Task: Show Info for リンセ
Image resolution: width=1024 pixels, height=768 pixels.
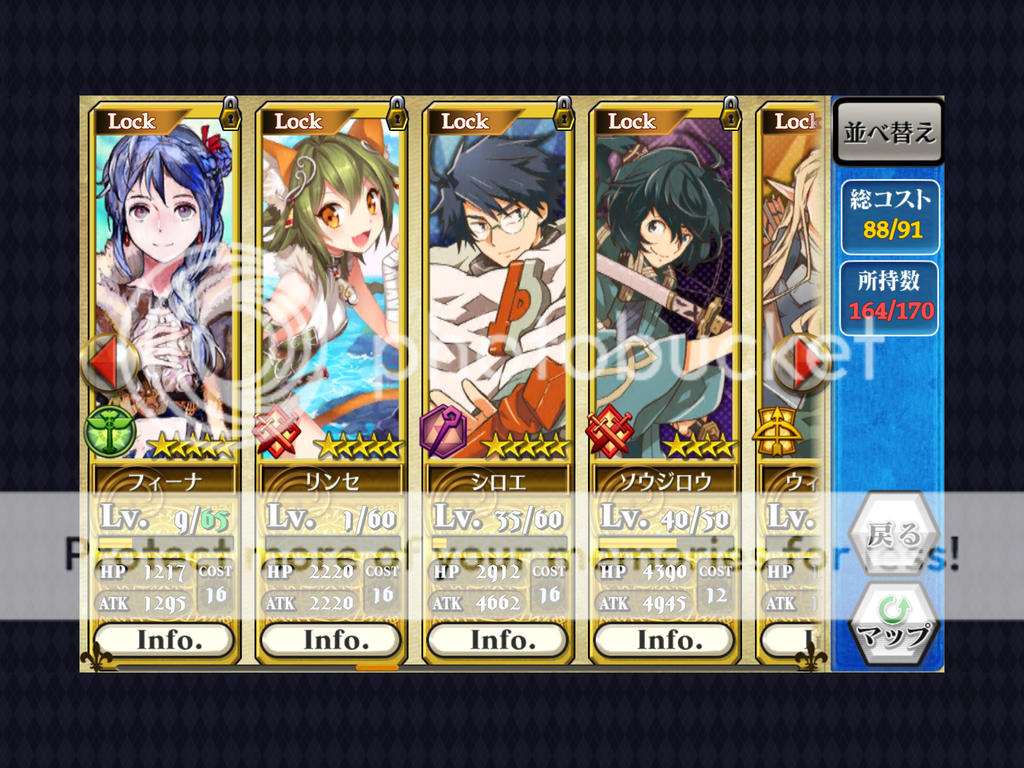Action: pyautogui.click(x=330, y=640)
